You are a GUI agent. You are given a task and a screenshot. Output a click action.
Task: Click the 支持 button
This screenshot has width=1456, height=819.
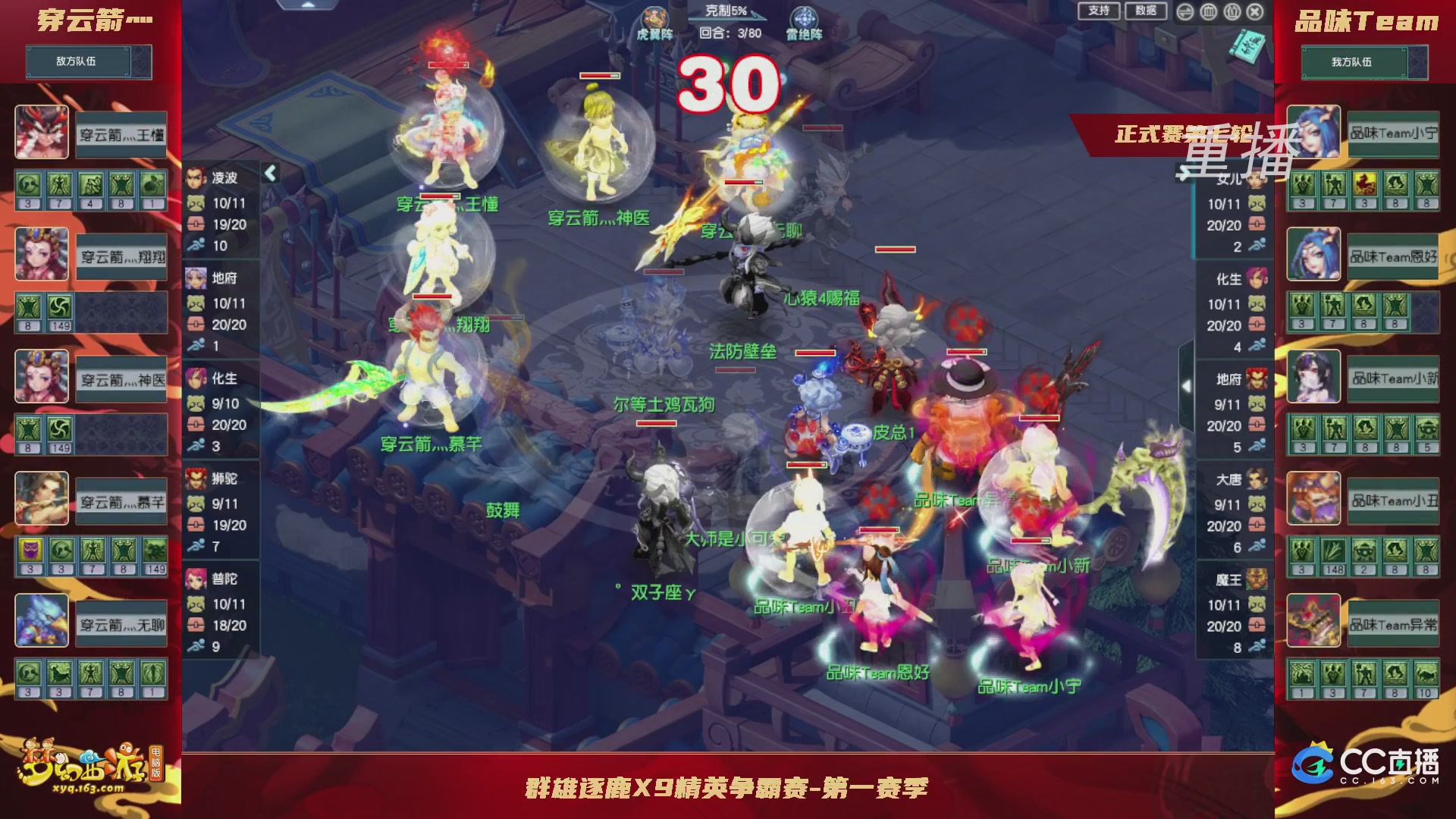[1098, 11]
